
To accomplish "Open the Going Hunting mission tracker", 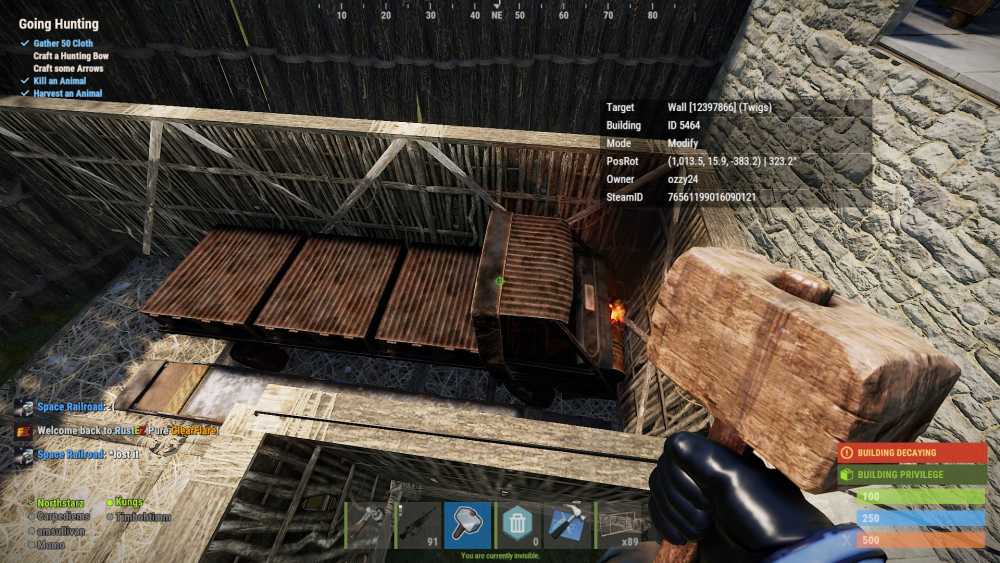I will pos(59,24).
